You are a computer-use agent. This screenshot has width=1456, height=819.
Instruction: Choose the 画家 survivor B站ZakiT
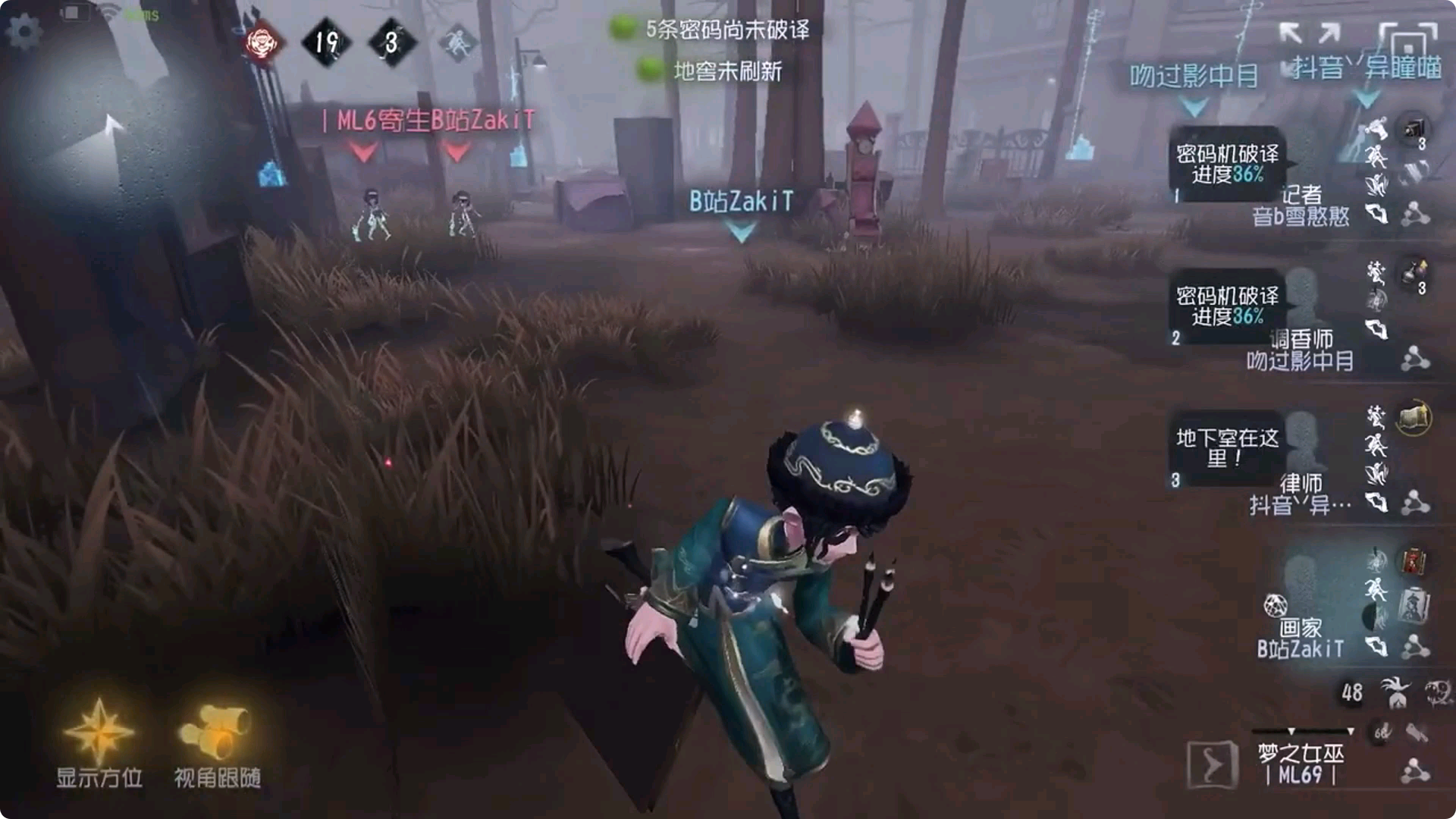click(x=1301, y=637)
